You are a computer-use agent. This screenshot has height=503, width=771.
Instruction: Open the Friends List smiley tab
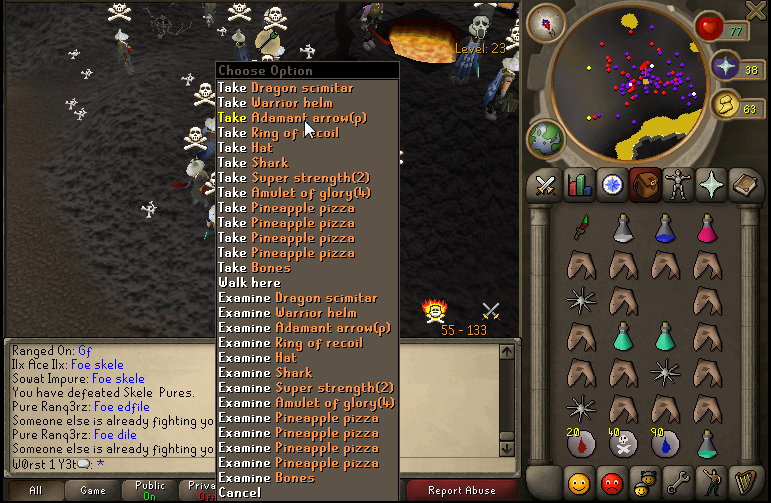pyautogui.click(x=579, y=480)
